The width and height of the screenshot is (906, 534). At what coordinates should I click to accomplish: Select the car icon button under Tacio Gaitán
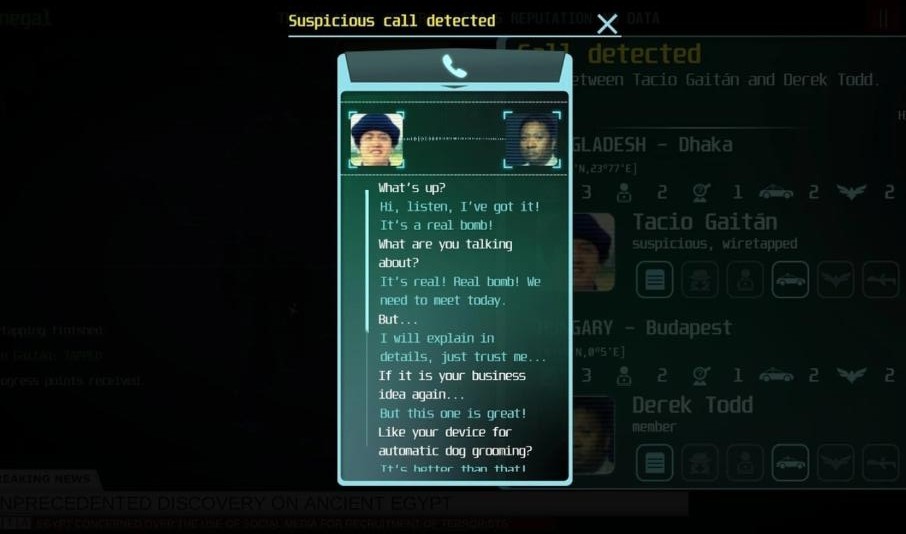790,280
